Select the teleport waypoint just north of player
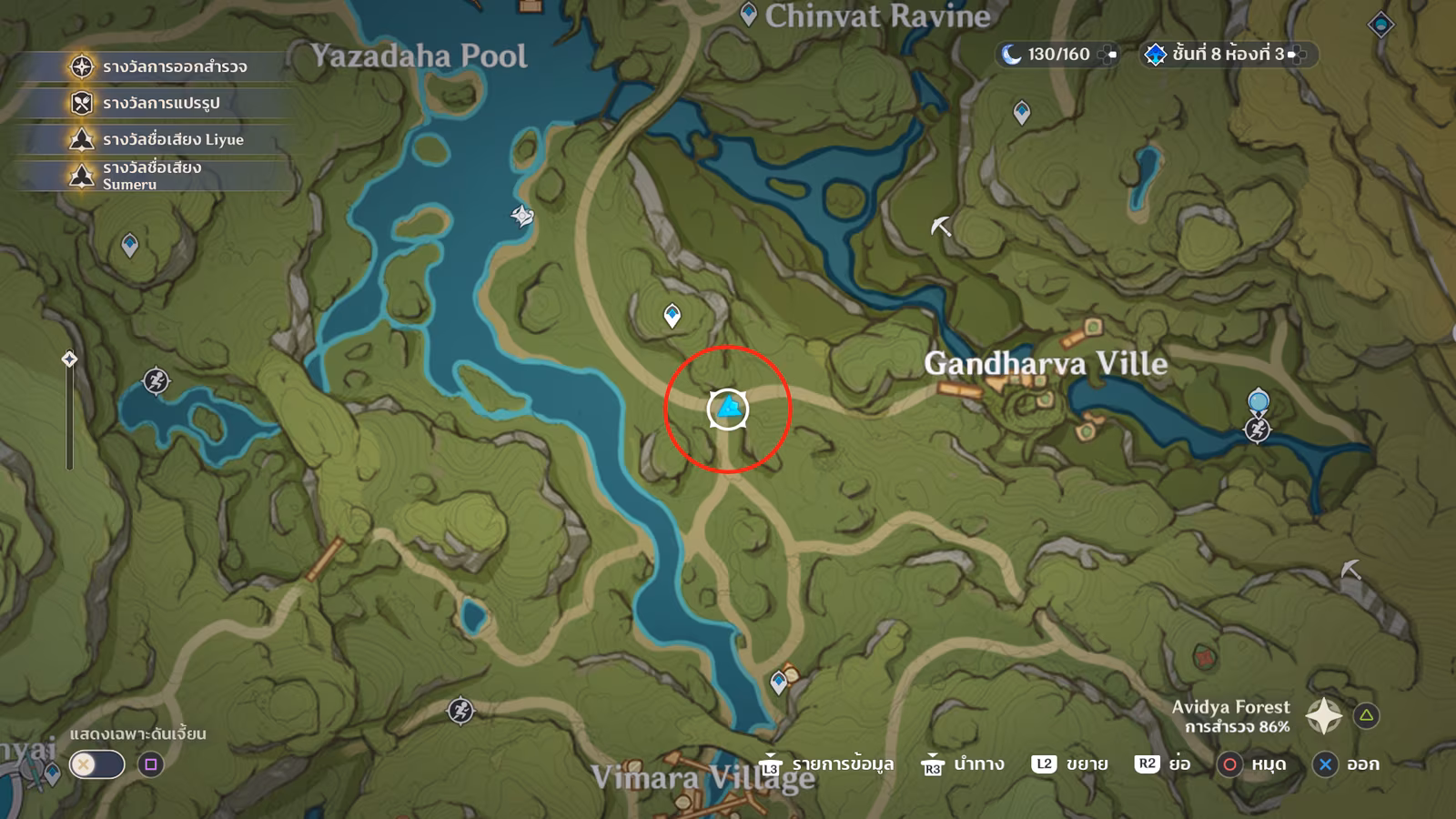Image resolution: width=1456 pixels, height=819 pixels. pyautogui.click(x=672, y=315)
